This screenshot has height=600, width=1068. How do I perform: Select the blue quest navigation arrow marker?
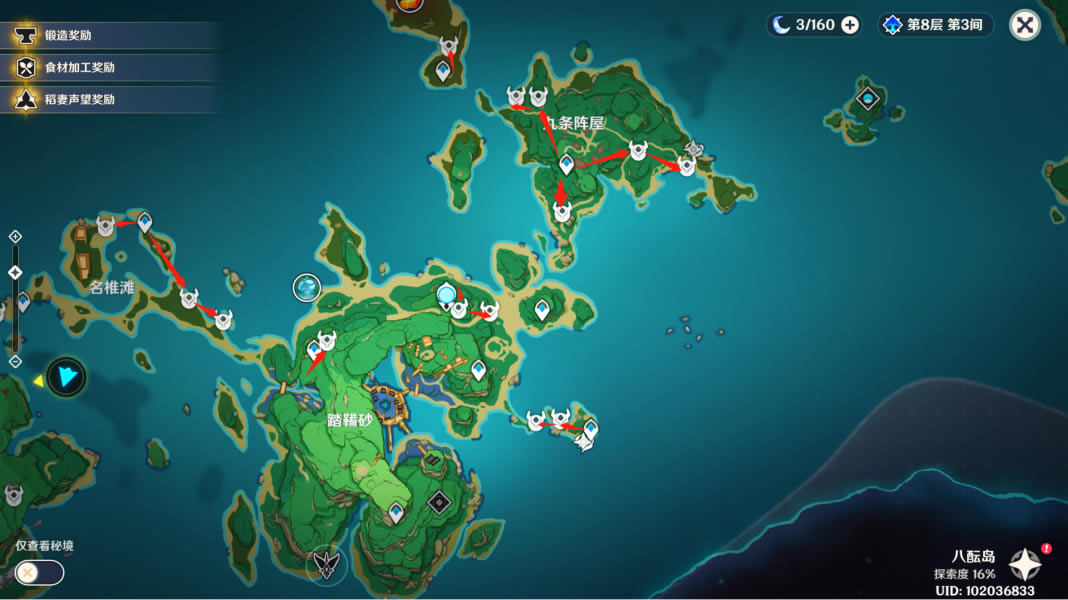coord(67,377)
